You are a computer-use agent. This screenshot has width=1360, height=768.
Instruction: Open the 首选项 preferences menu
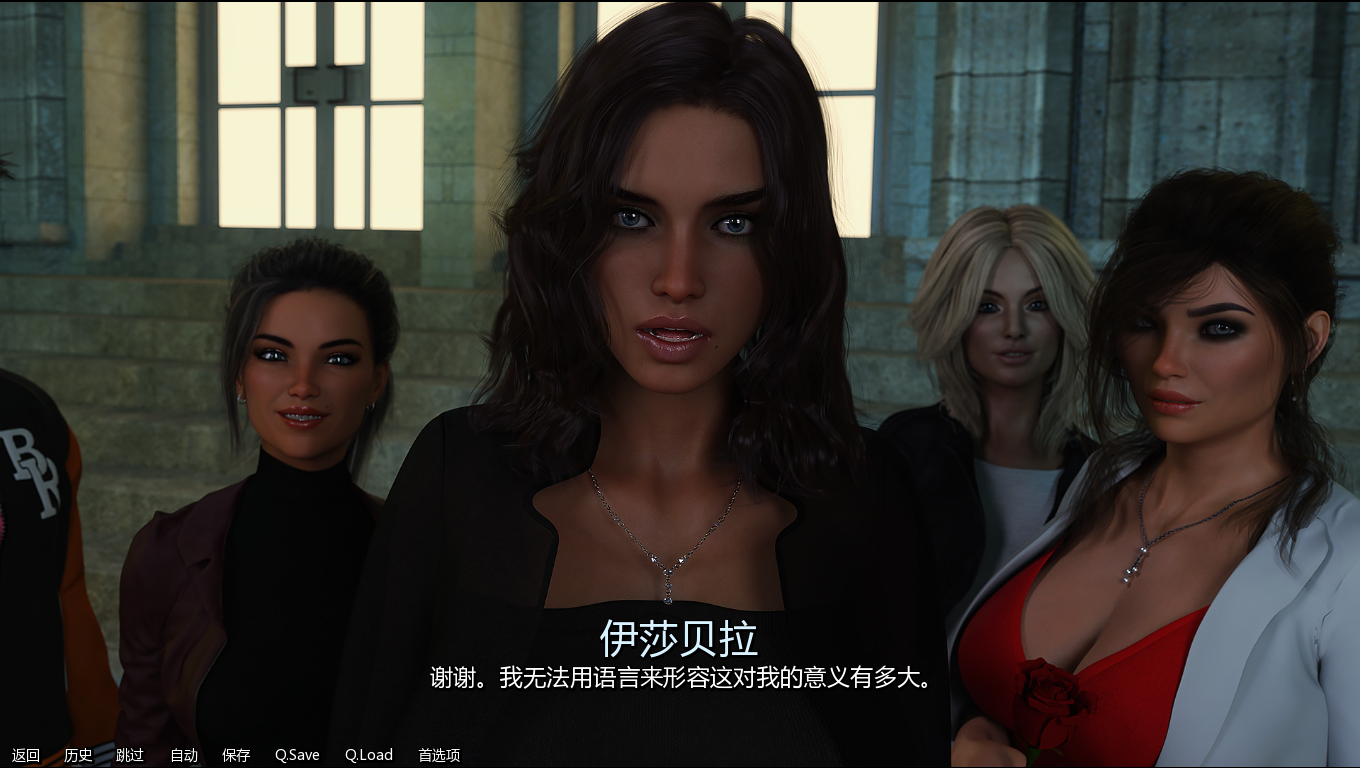(438, 755)
